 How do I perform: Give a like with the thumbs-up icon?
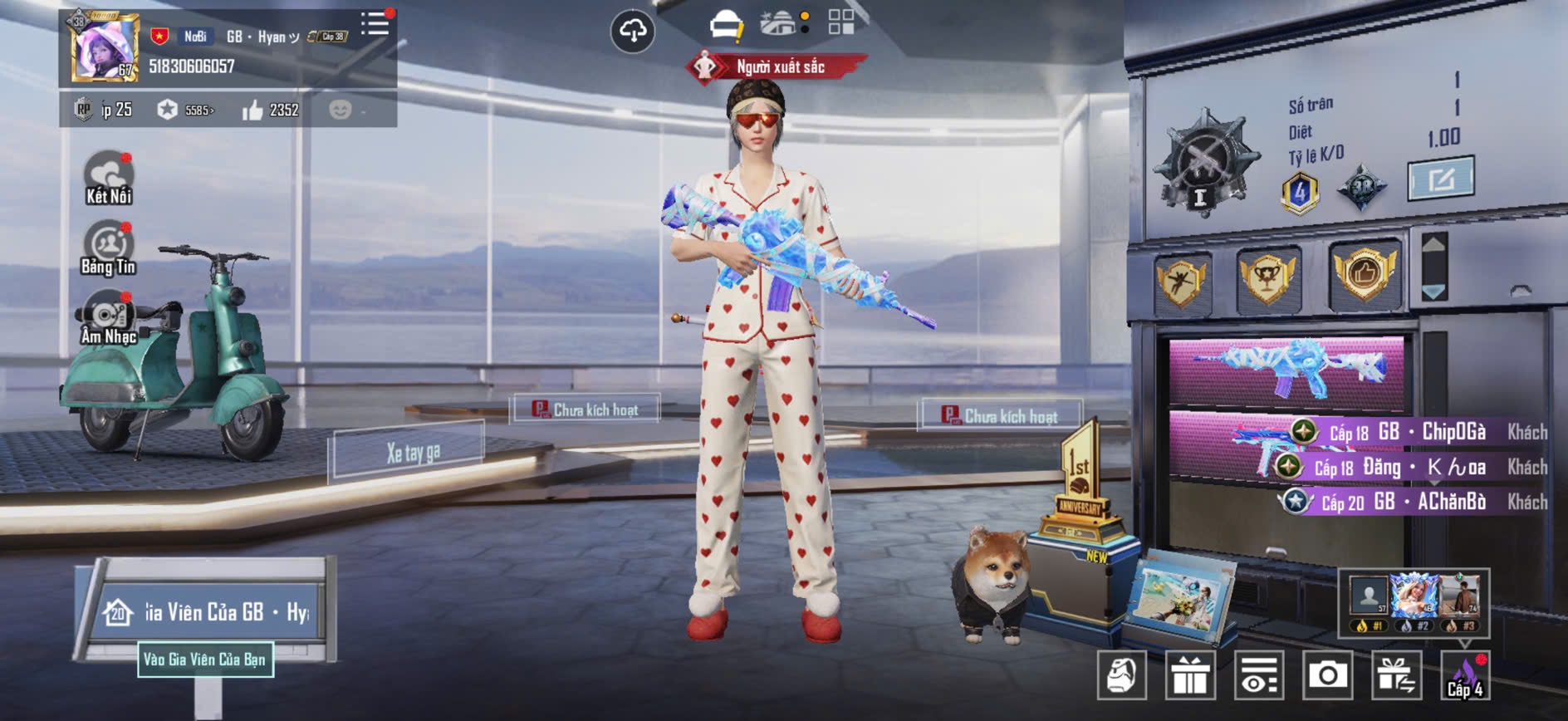[252, 110]
